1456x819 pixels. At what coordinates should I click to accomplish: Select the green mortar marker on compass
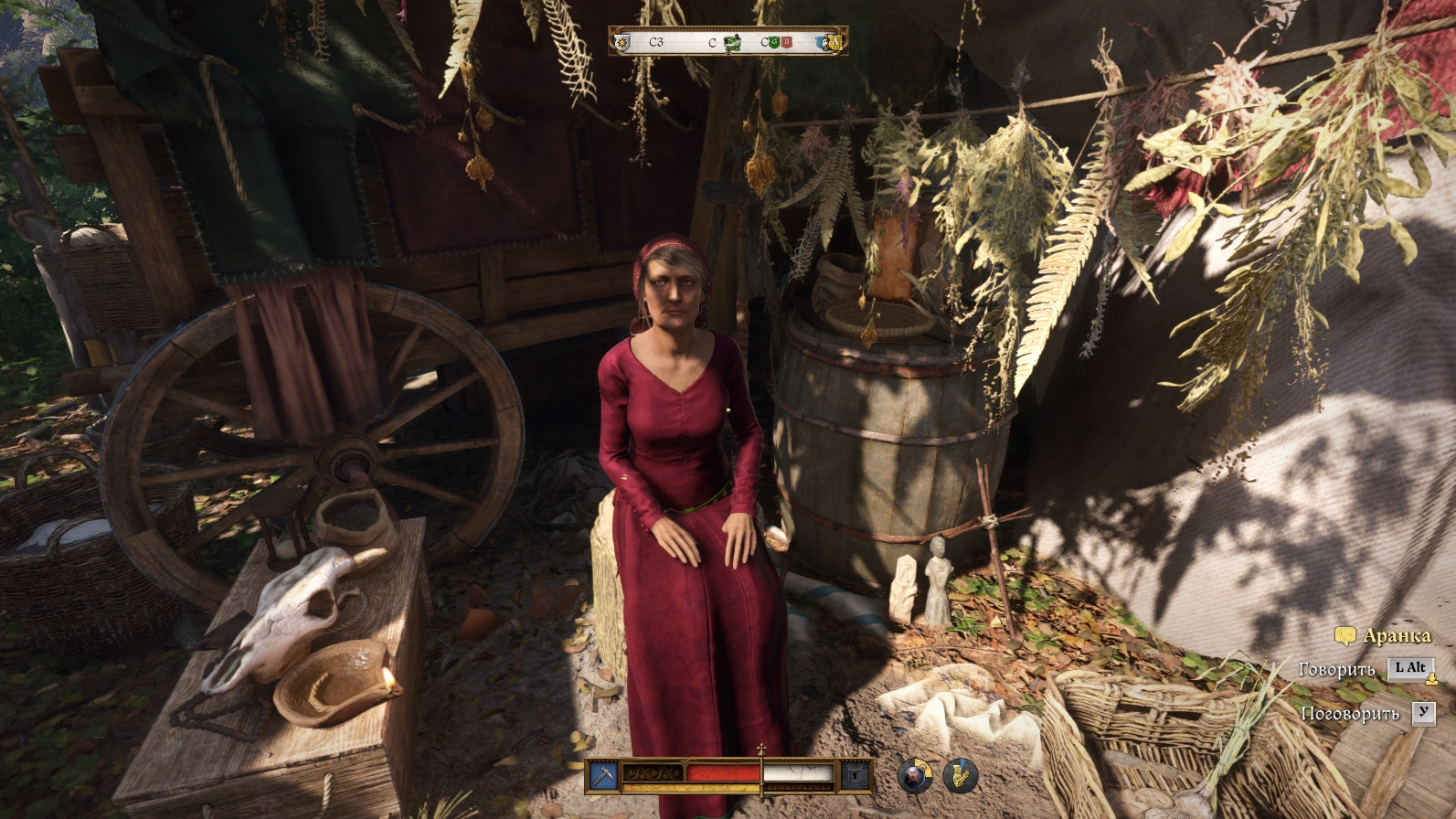(x=731, y=42)
